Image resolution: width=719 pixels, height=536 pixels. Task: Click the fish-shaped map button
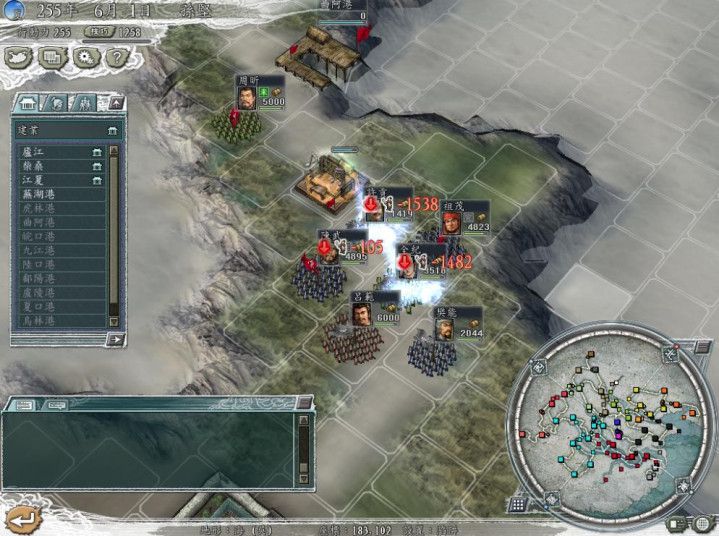click(x=20, y=58)
